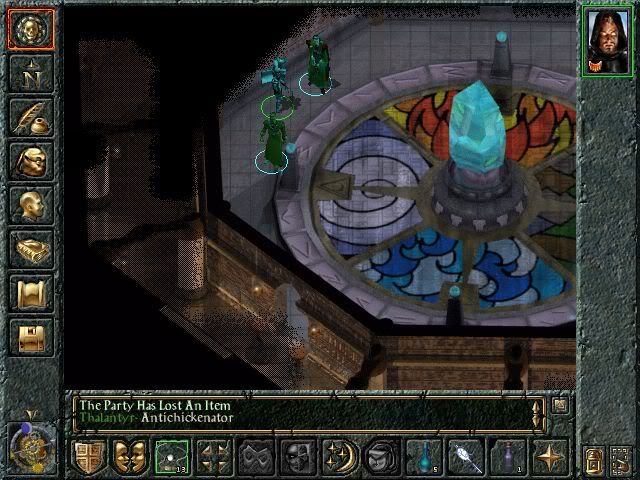Open the inventory helmeted figure button
Image resolution: width=640 pixels, height=480 pixels.
click(31, 161)
